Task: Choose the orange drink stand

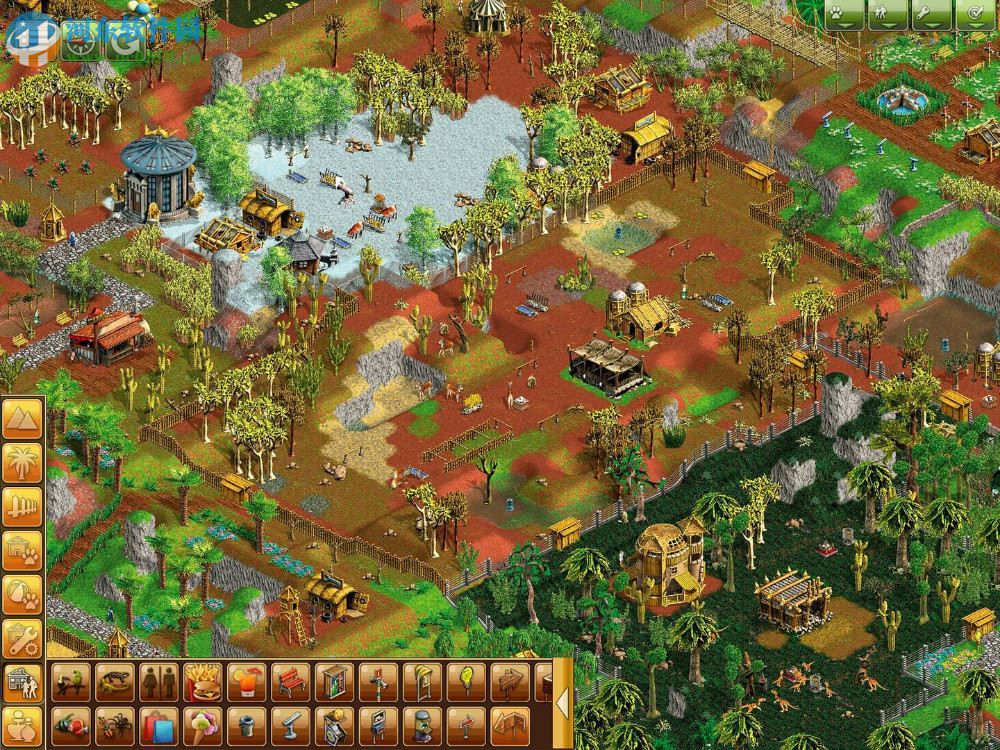Action: pyautogui.click(x=243, y=682)
